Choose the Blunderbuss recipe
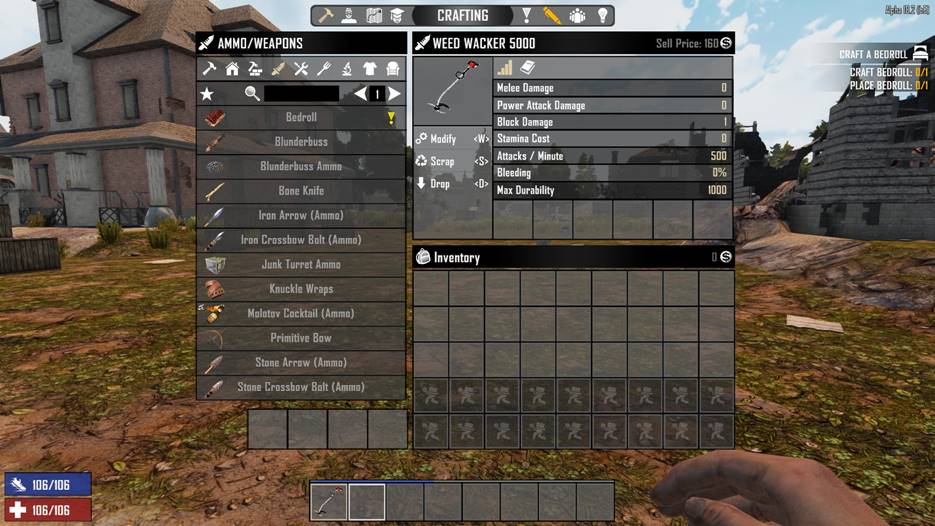The height and width of the screenshot is (526, 935). [x=301, y=142]
